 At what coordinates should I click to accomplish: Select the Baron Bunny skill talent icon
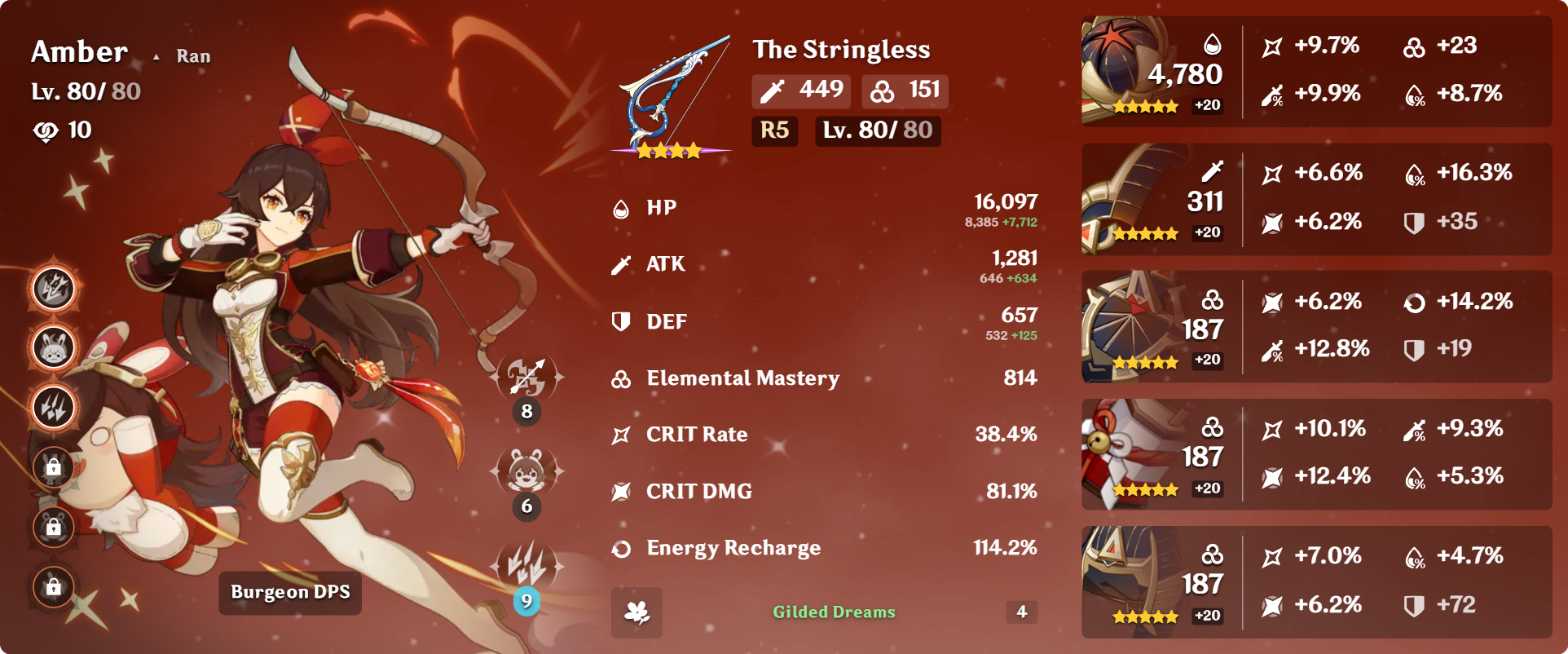[x=526, y=471]
